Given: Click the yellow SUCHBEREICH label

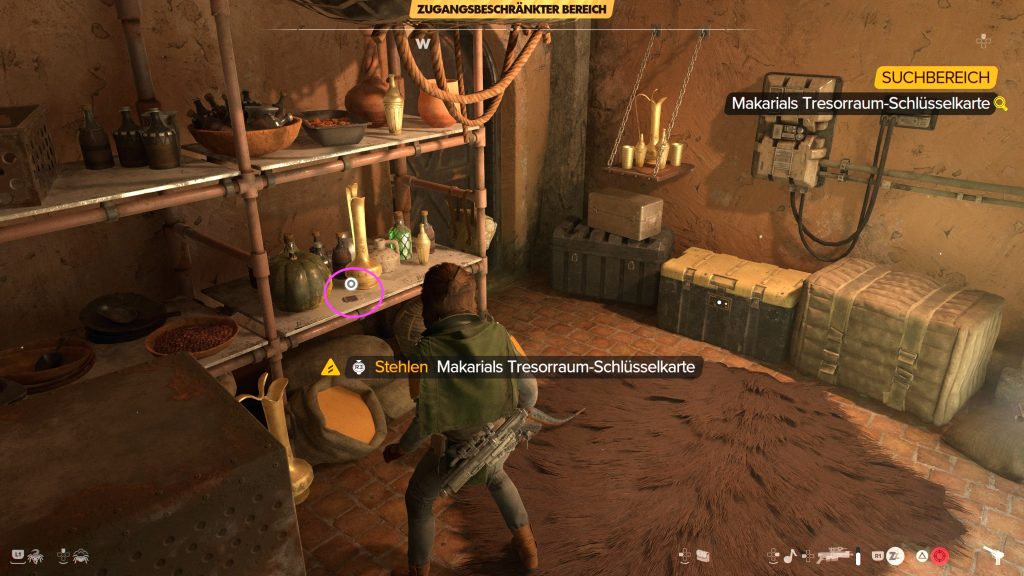Looking at the screenshot, I should [935, 77].
